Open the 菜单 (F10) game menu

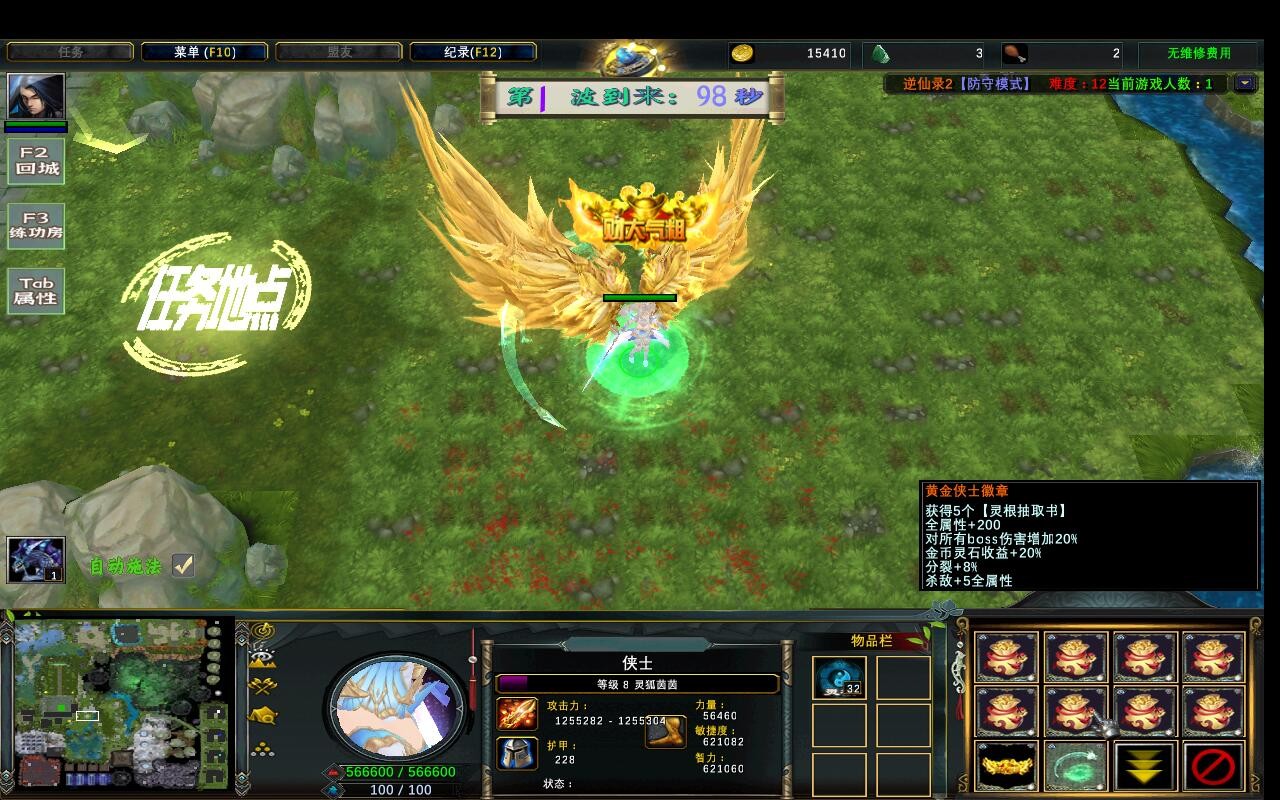(x=204, y=52)
